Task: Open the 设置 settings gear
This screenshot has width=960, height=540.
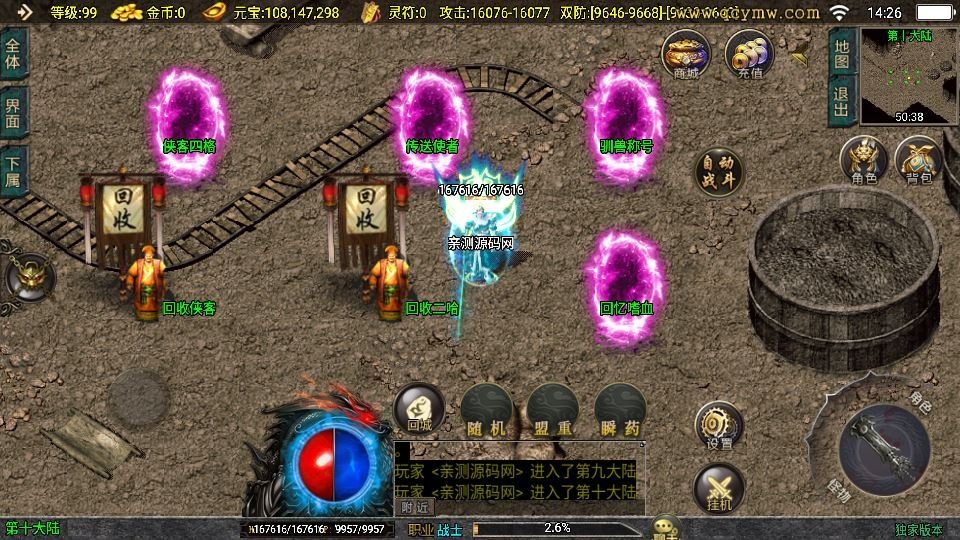Action: click(x=719, y=427)
